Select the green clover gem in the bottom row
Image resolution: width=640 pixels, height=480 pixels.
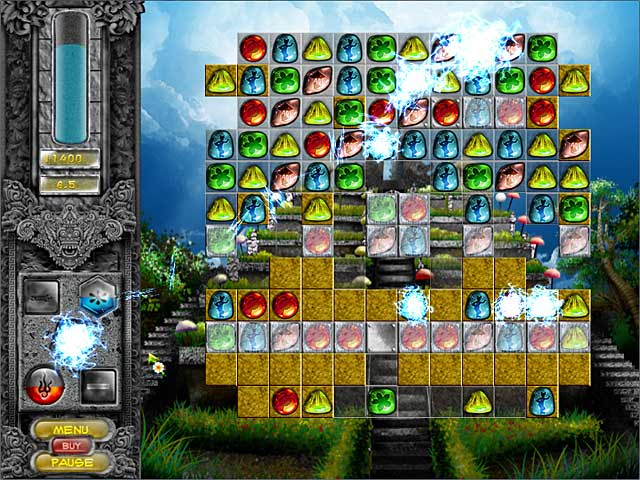(x=381, y=402)
